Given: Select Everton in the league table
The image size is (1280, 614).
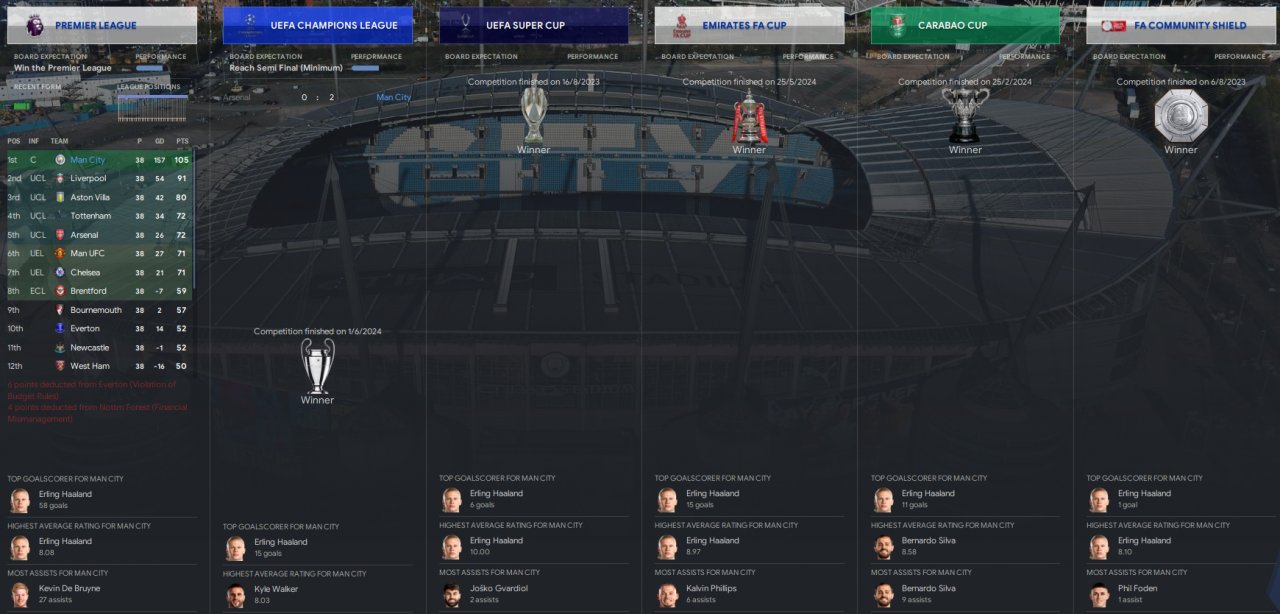Looking at the screenshot, I should 86,329.
